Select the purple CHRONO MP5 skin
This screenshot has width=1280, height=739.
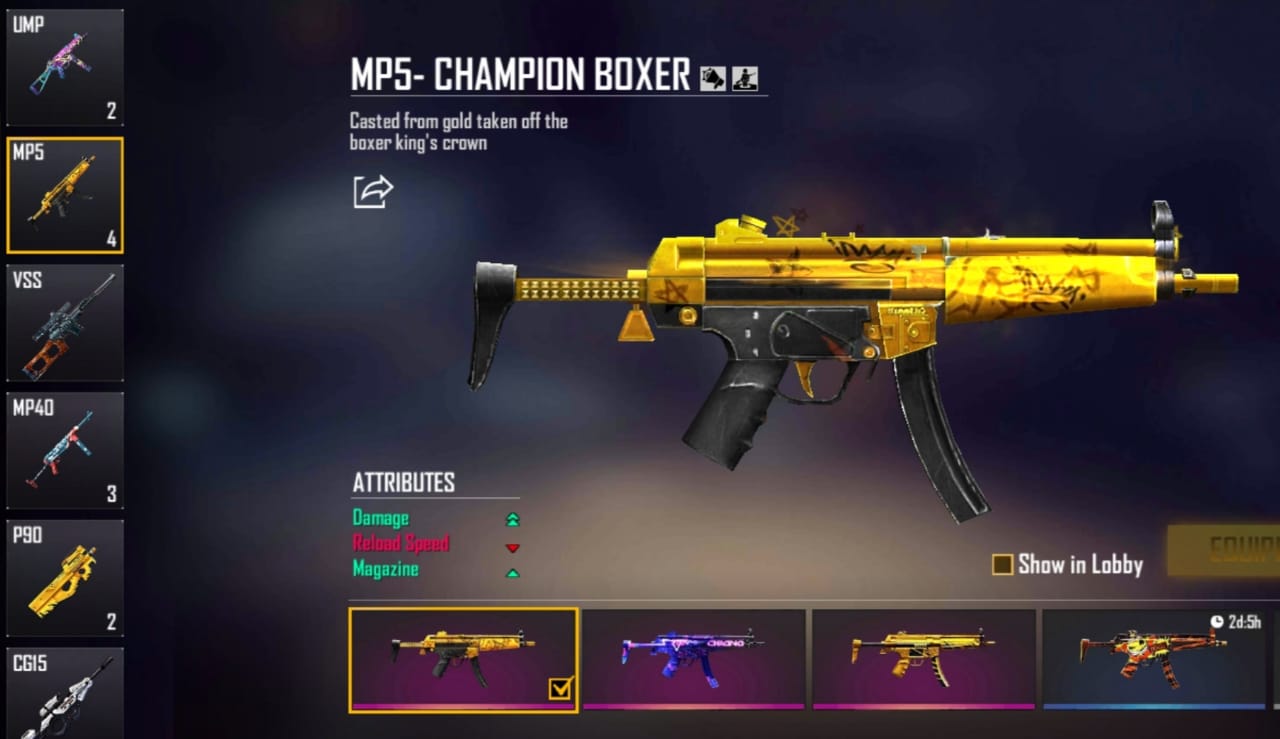pos(695,660)
